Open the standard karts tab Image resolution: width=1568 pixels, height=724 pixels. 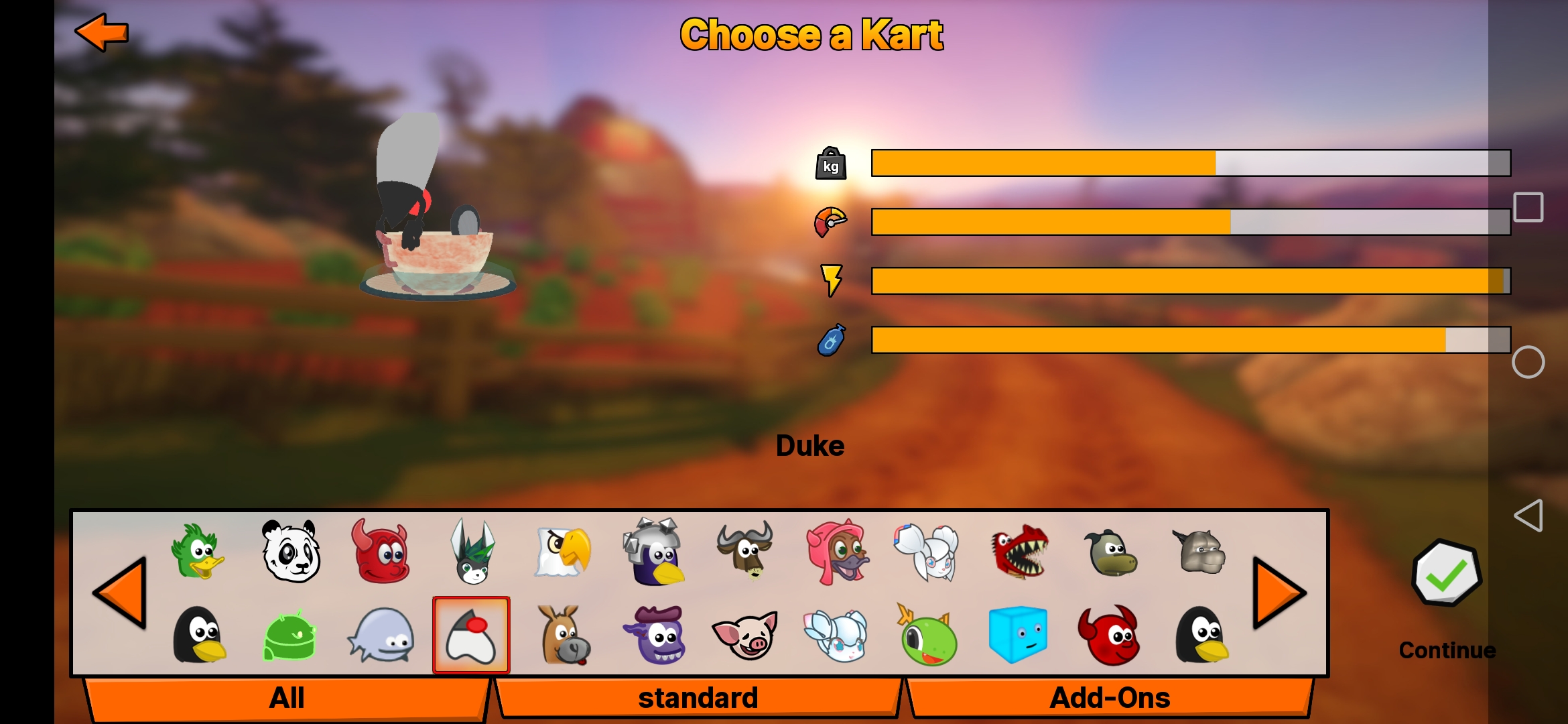click(698, 698)
